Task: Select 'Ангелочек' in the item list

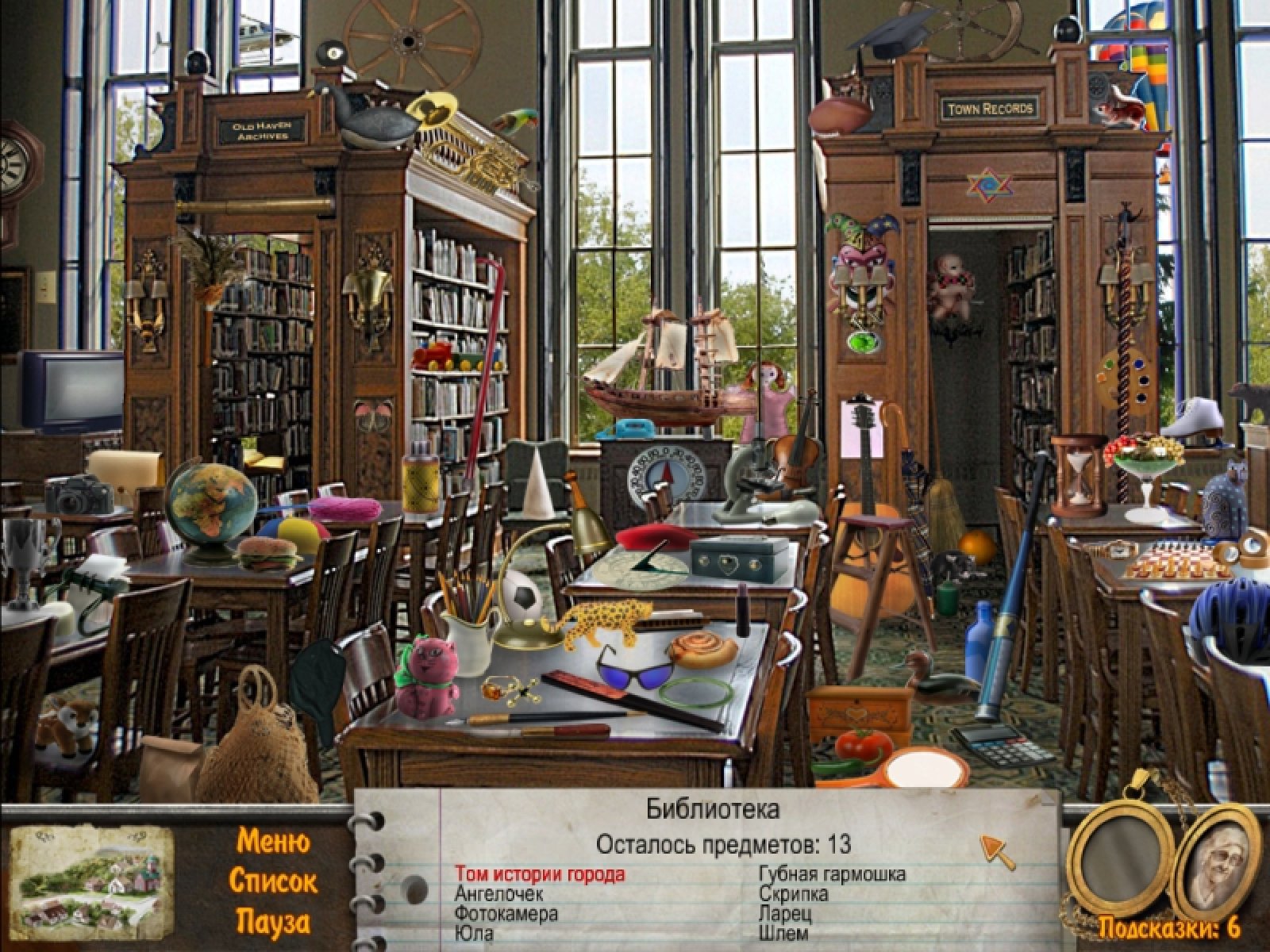Action: click(498, 894)
